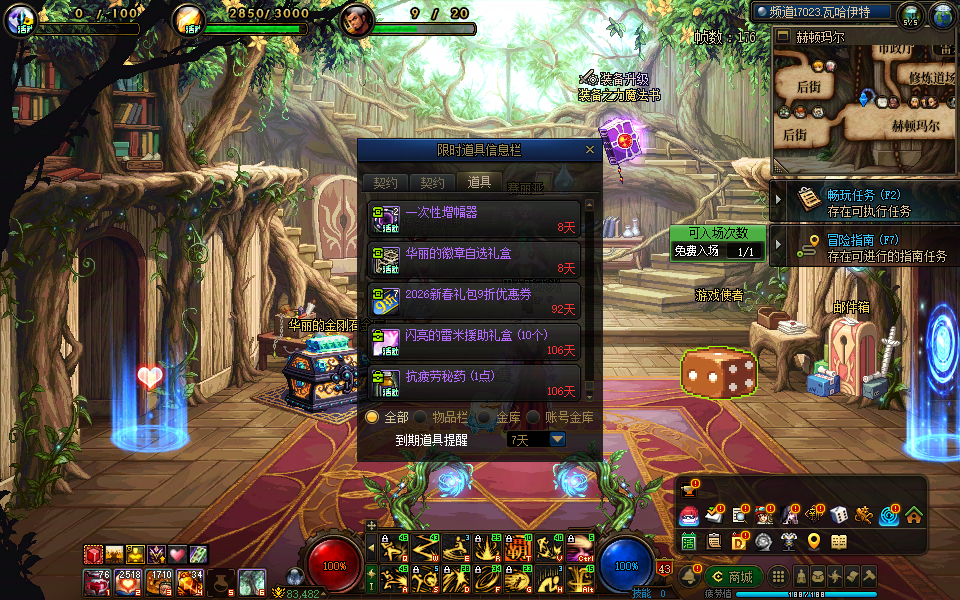The height and width of the screenshot is (600, 960).
Task: Click the notification bell icon
Action: pos(688,577)
